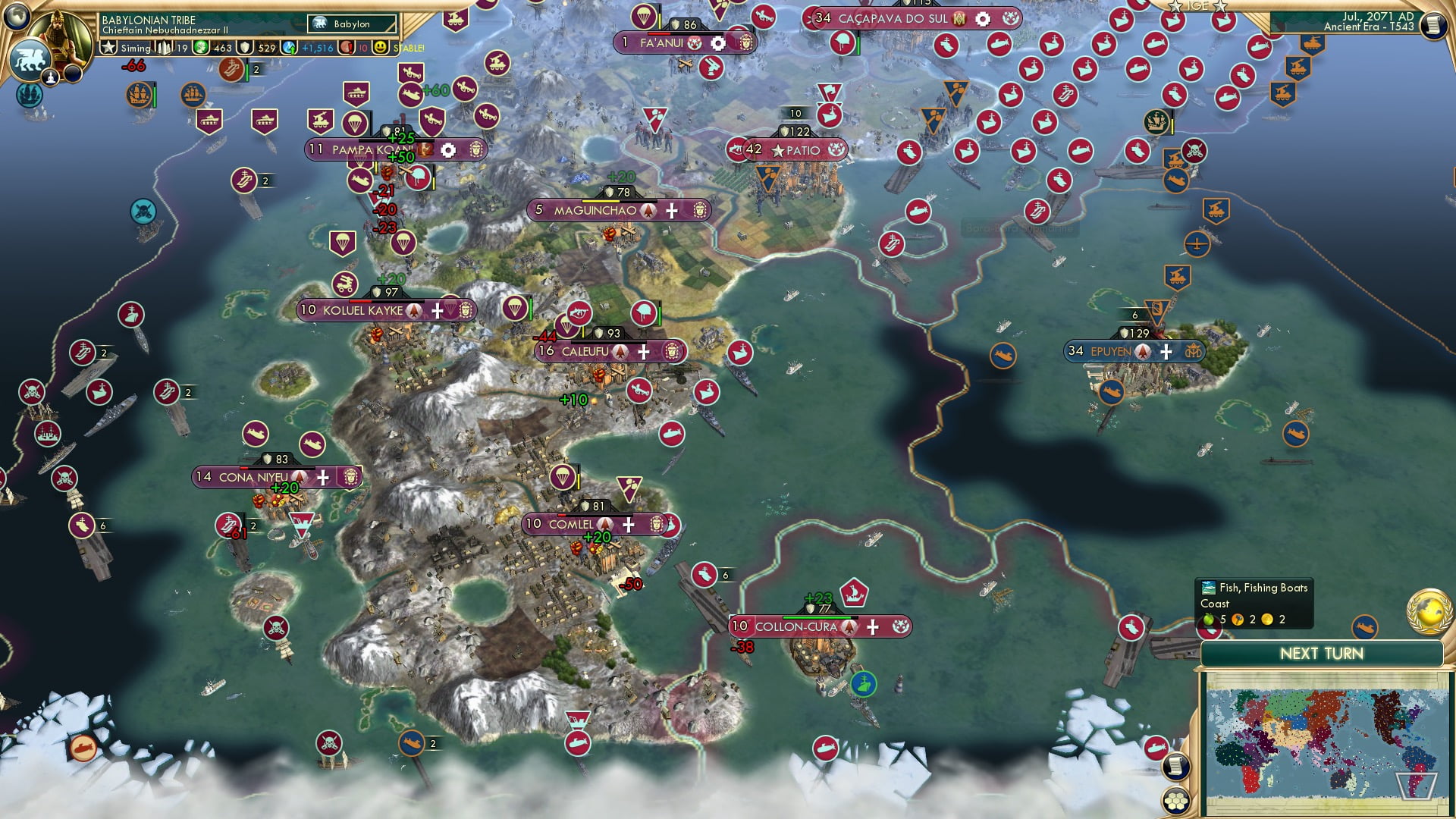This screenshot has width=1456, height=819.
Task: Toggle the IGE in-game editor label
Action: point(1198,6)
